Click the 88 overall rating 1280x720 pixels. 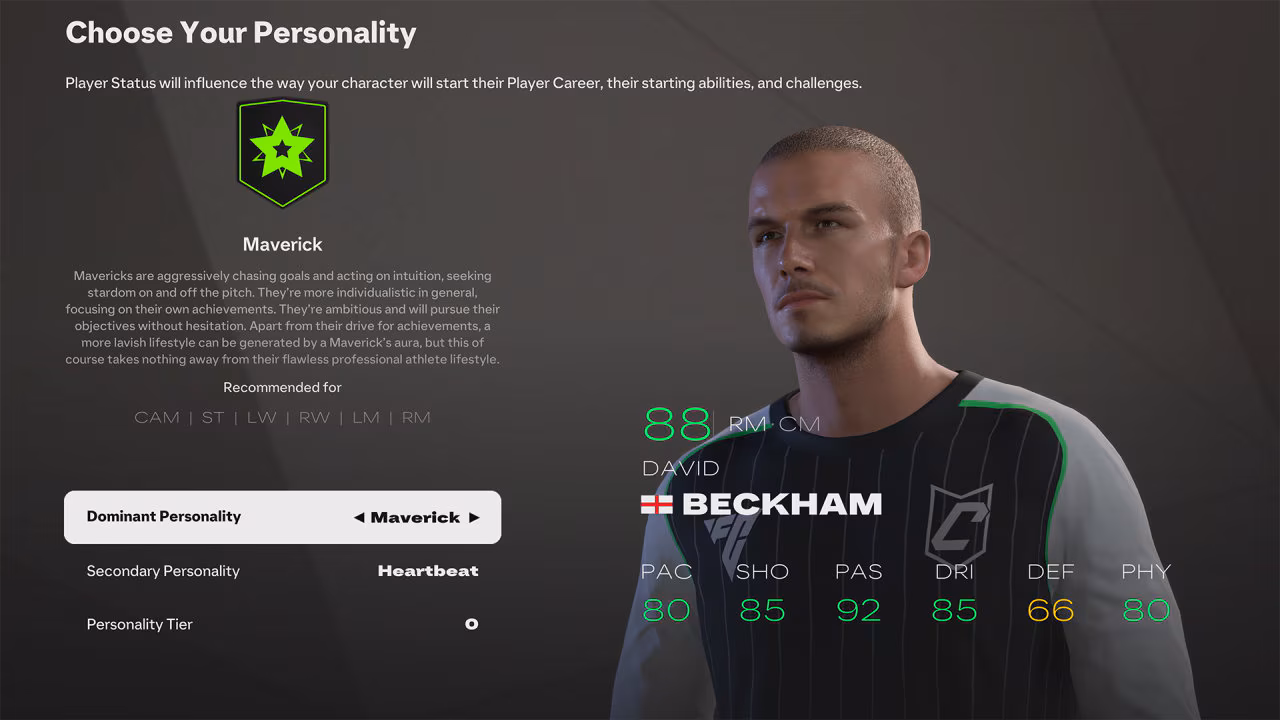677,424
